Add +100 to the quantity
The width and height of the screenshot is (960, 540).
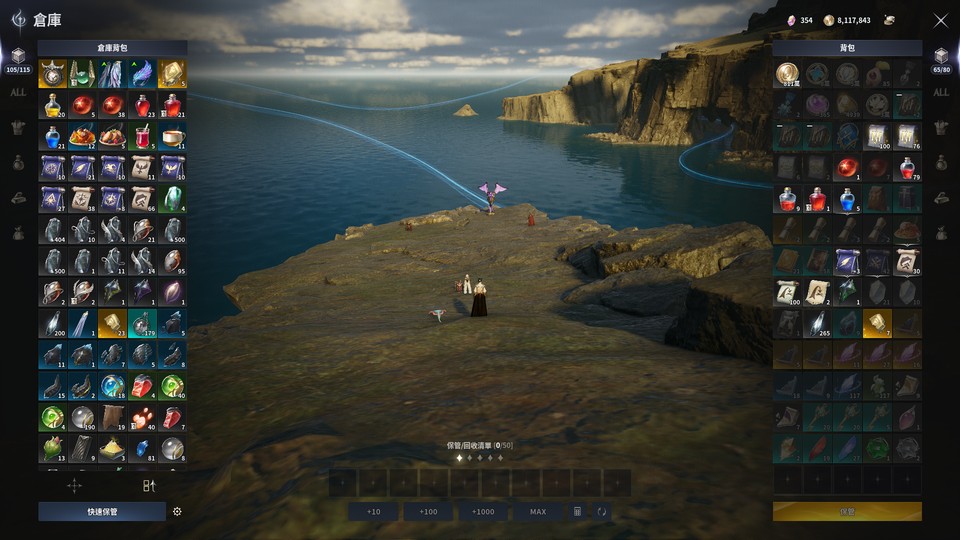(x=428, y=511)
